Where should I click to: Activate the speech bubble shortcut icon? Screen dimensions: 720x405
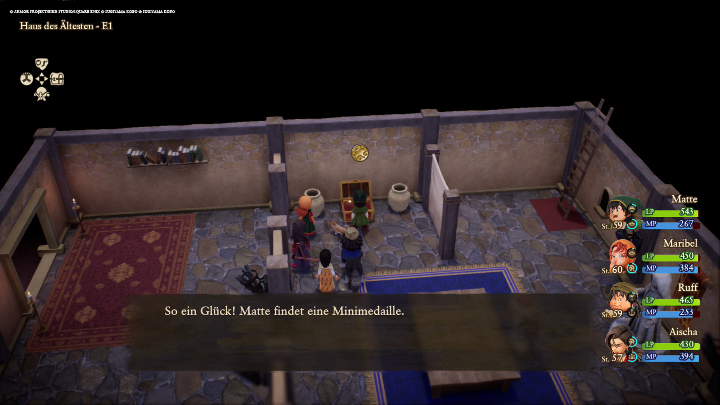click(x=42, y=63)
